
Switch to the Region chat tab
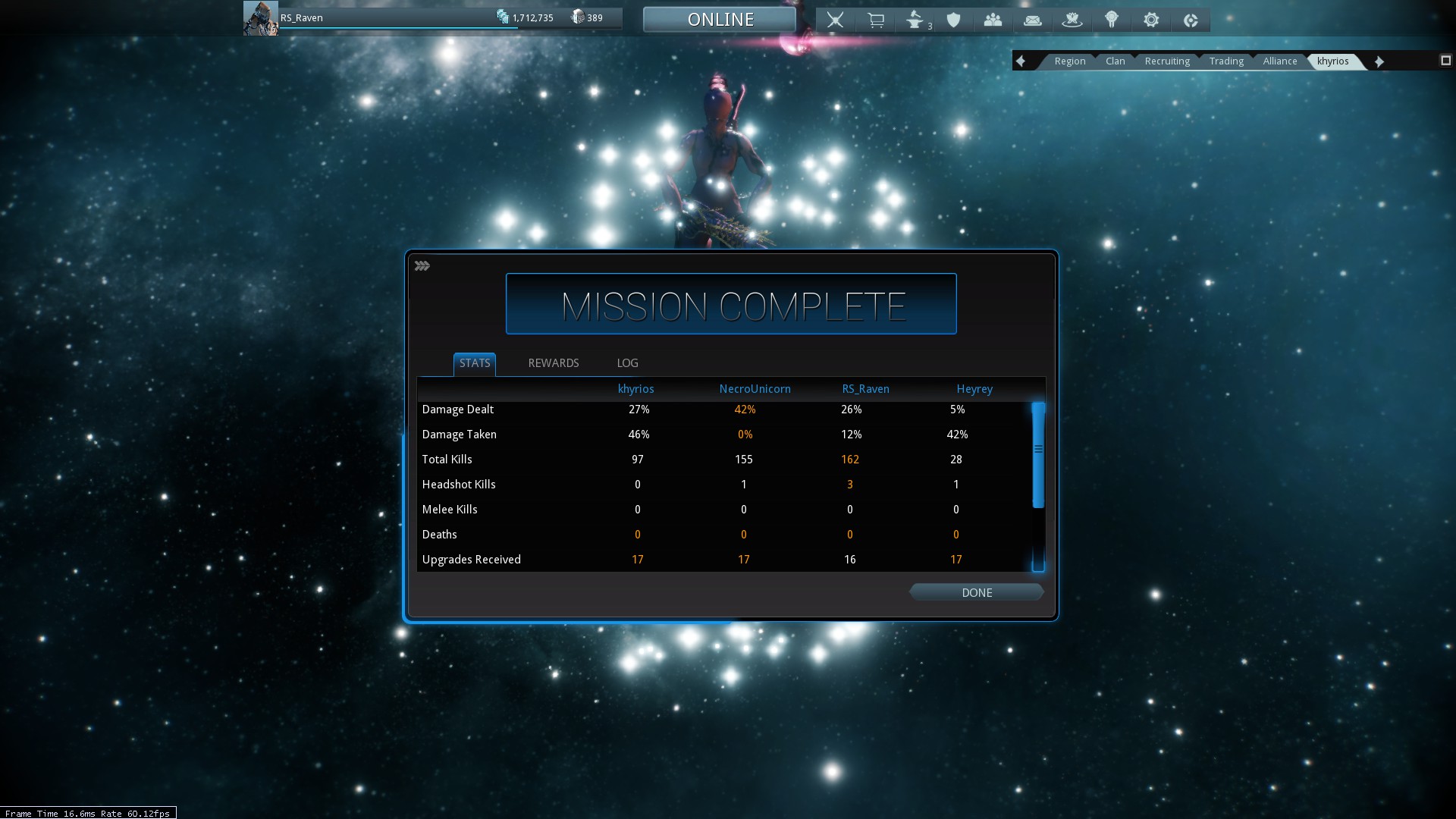[x=1069, y=61]
